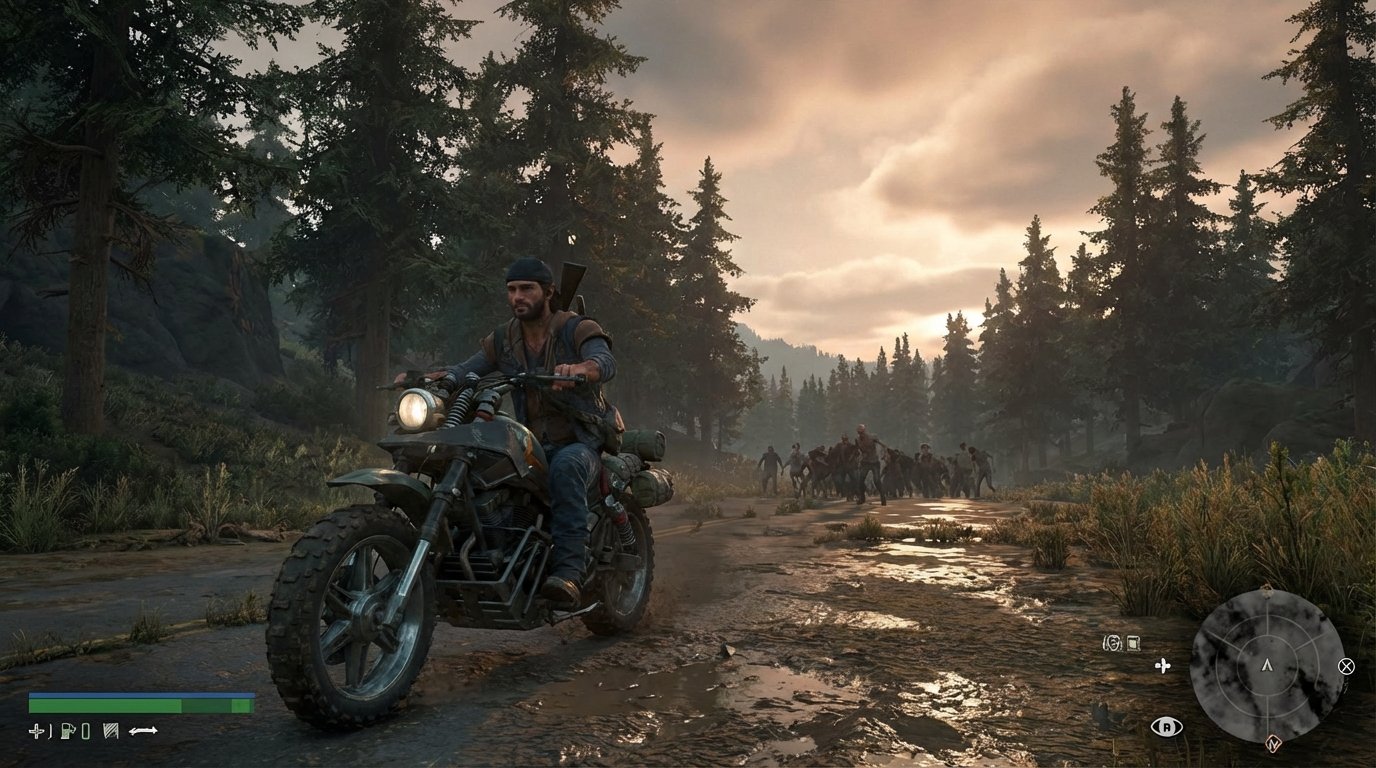This screenshot has height=768, width=1376.
Task: Click the medical cross icon in the HUD
Action: pyautogui.click(x=37, y=731)
